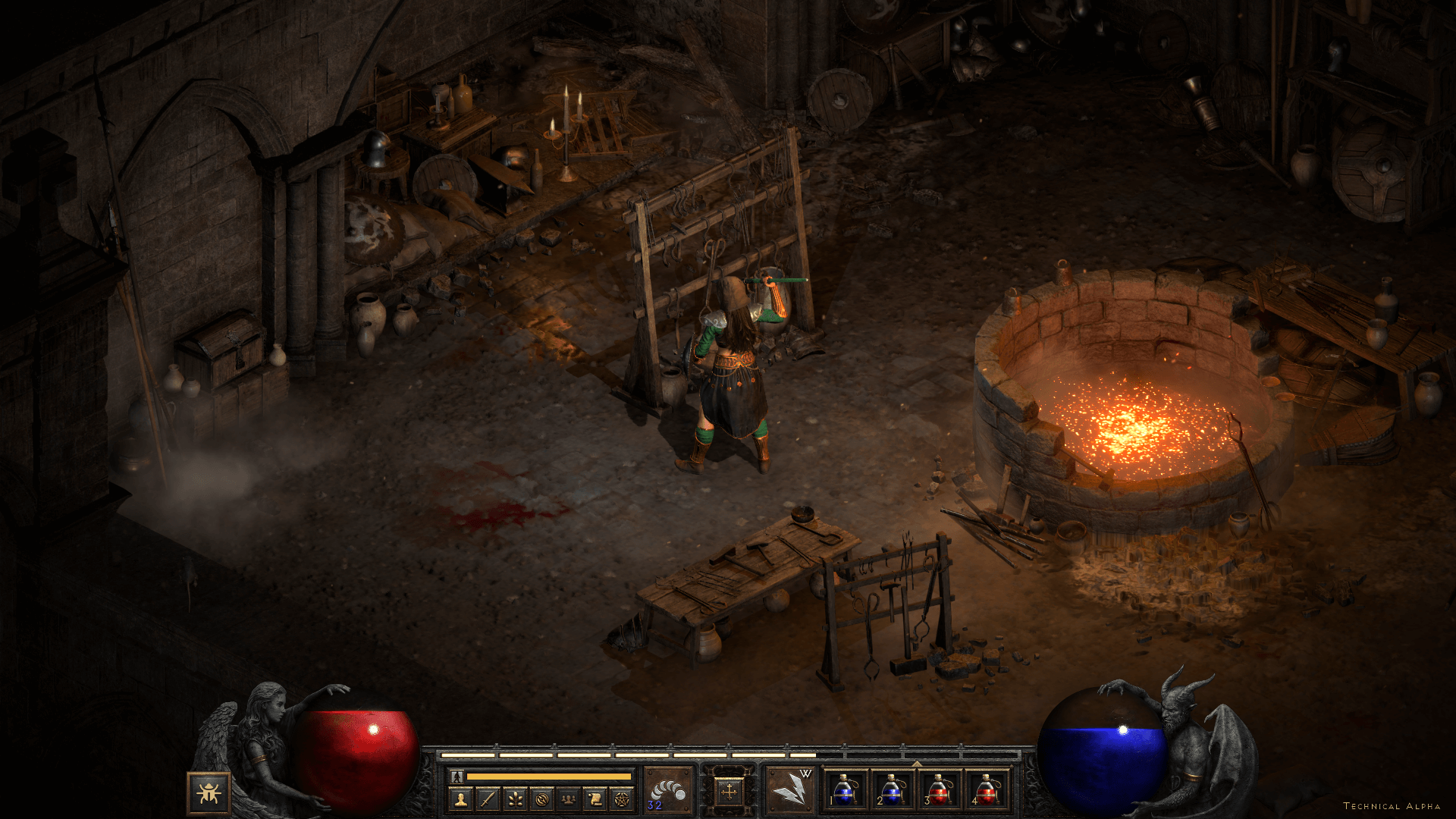The image size is (1456, 819).
Task: Use the blue mana potion in belt slot 2
Action: pos(892,790)
